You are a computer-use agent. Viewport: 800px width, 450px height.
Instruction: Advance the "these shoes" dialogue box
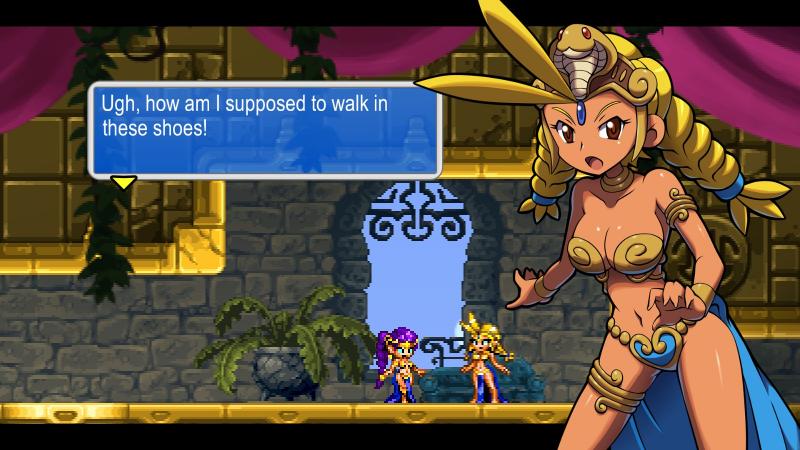point(265,129)
